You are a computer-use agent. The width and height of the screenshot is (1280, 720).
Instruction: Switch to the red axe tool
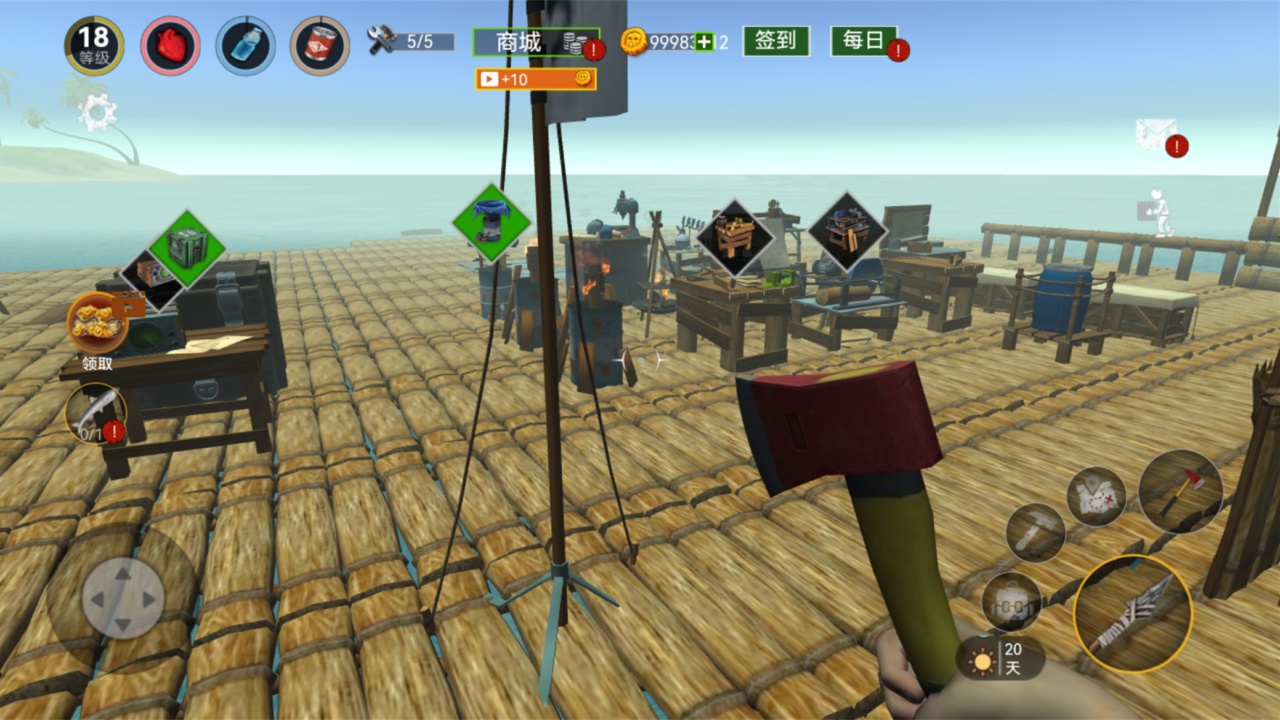(1180, 491)
